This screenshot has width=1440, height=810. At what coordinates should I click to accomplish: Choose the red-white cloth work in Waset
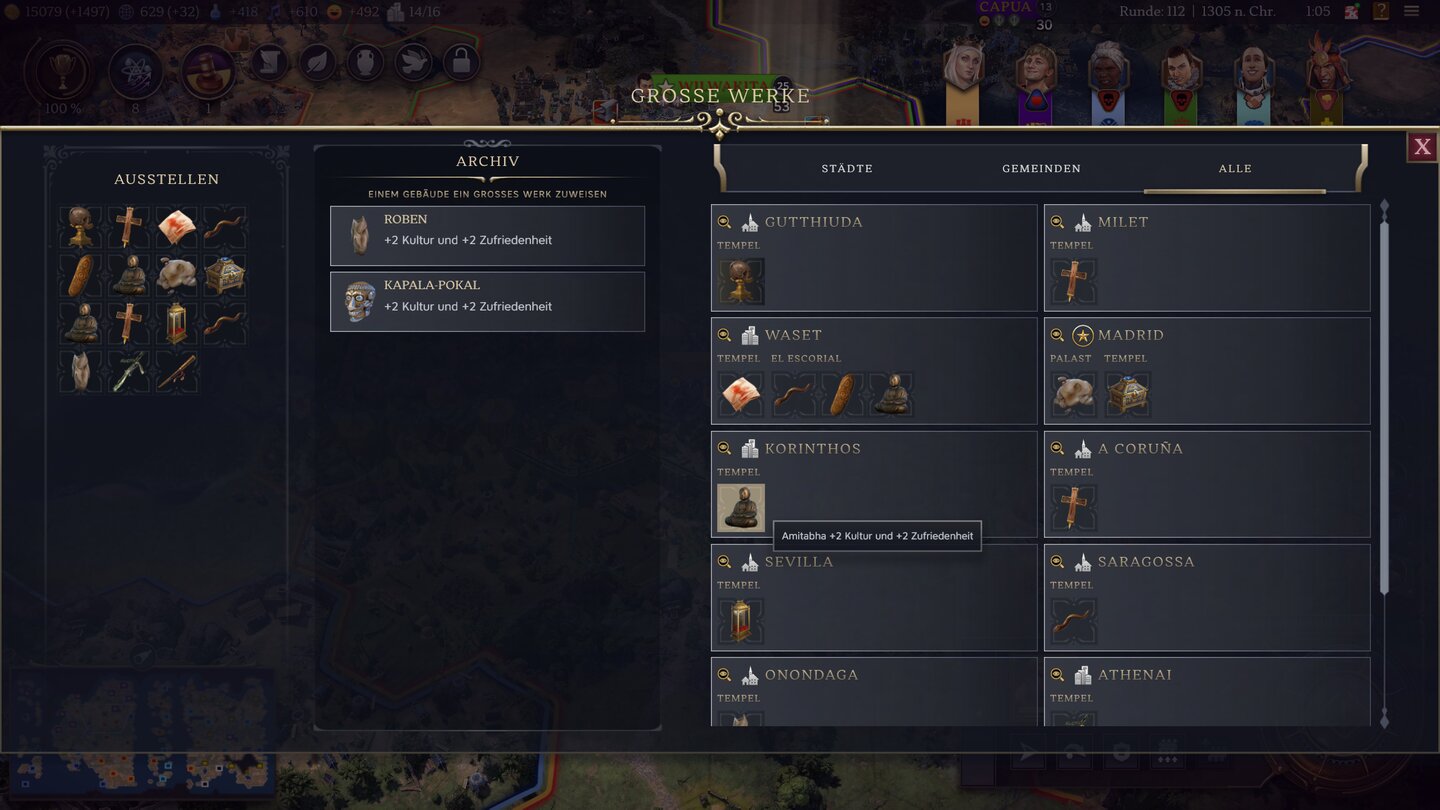click(x=741, y=395)
